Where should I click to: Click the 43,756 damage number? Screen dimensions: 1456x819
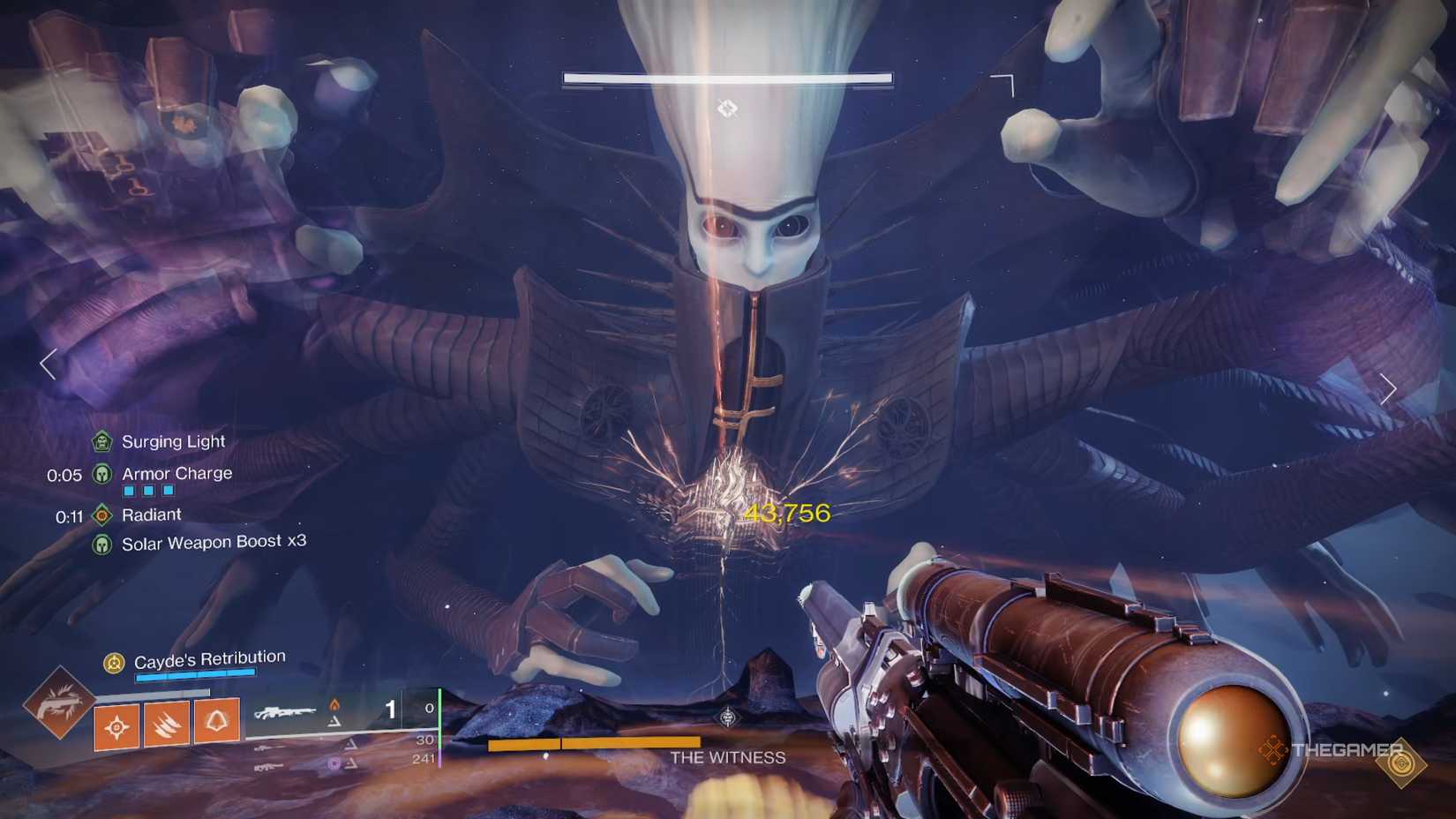788,512
